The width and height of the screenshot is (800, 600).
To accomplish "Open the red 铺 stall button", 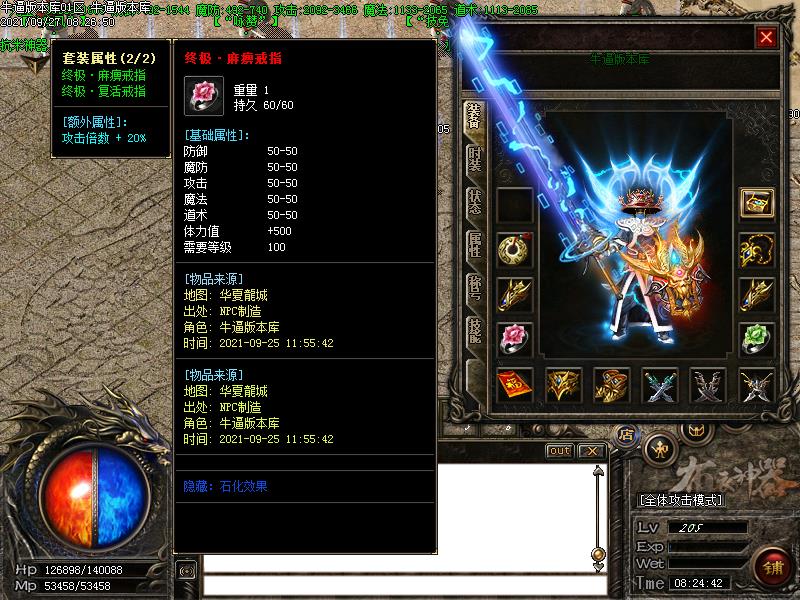I will 771,563.
